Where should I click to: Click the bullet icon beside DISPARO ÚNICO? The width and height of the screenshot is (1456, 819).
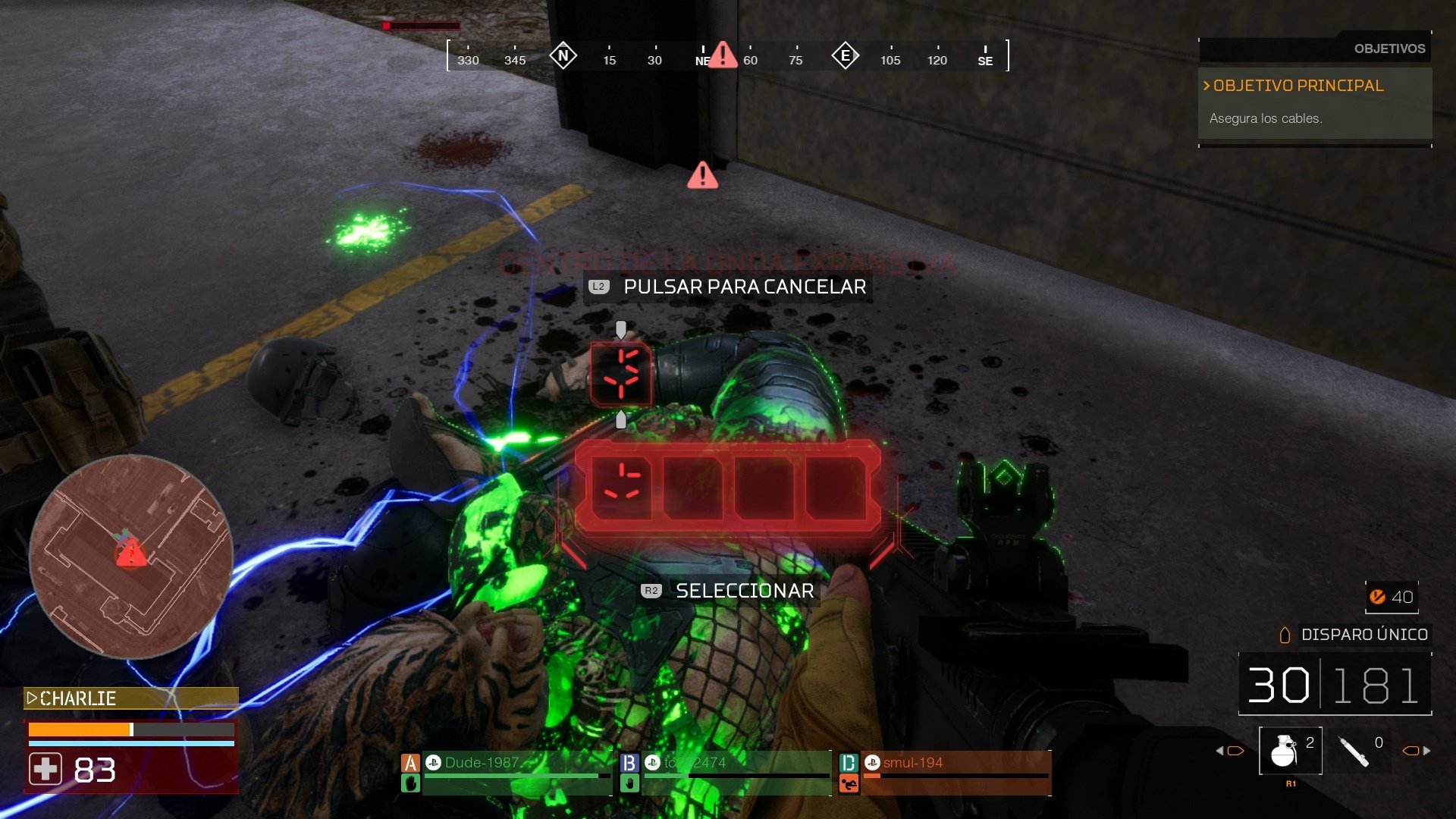point(1285,635)
